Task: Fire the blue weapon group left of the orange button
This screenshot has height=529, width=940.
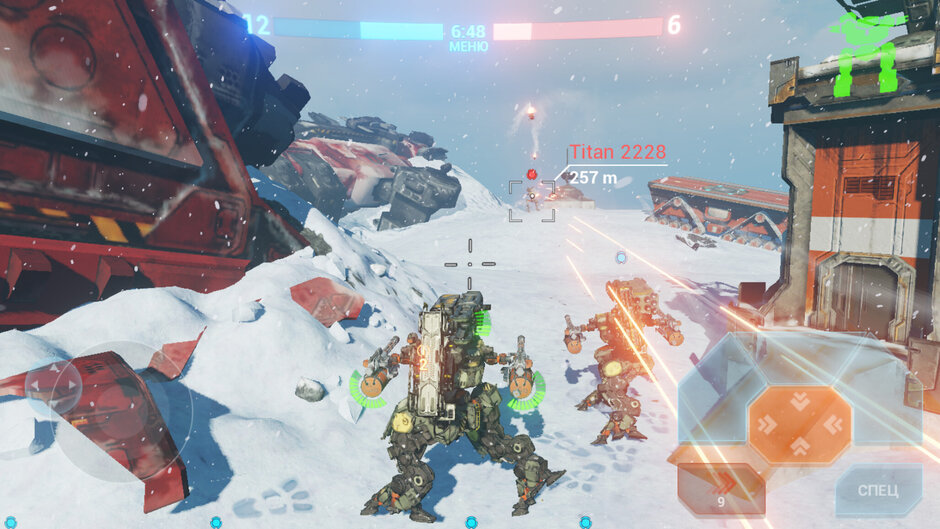Action: point(711,398)
